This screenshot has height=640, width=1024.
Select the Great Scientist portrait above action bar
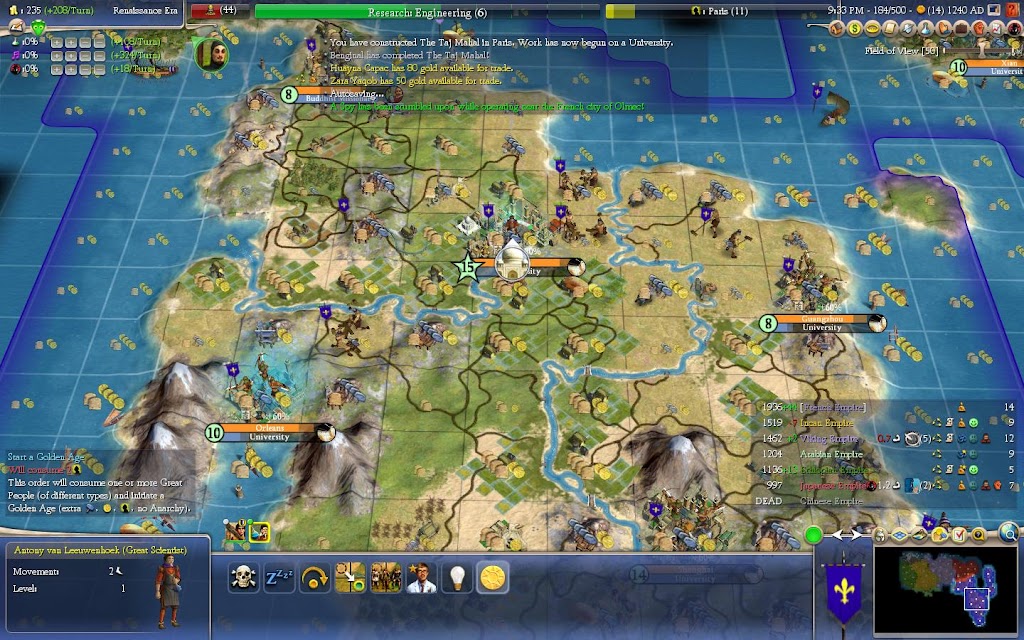[x=259, y=532]
